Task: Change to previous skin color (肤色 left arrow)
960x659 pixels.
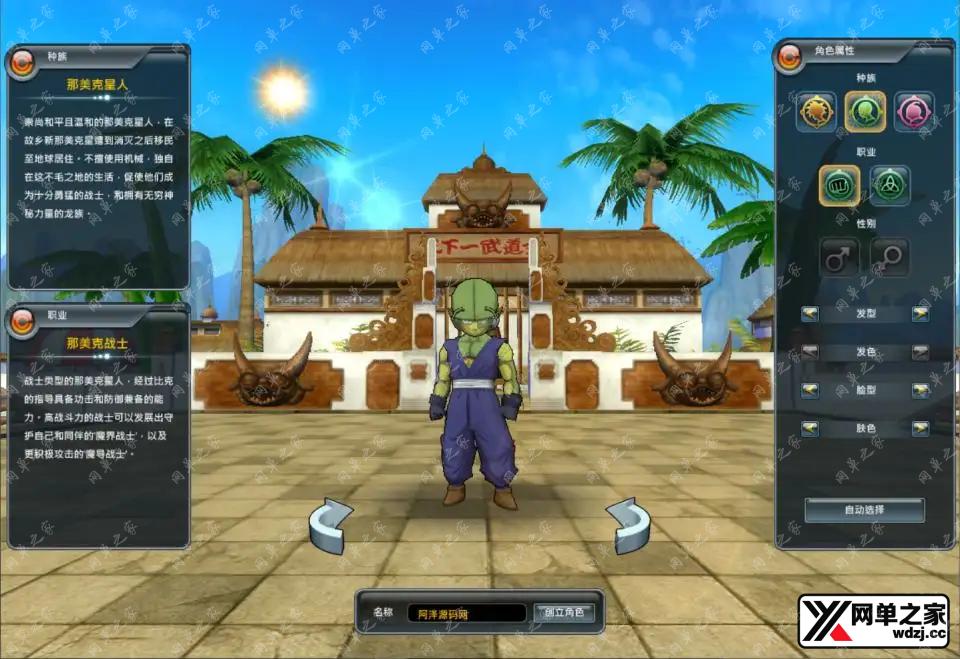Action: [x=810, y=428]
